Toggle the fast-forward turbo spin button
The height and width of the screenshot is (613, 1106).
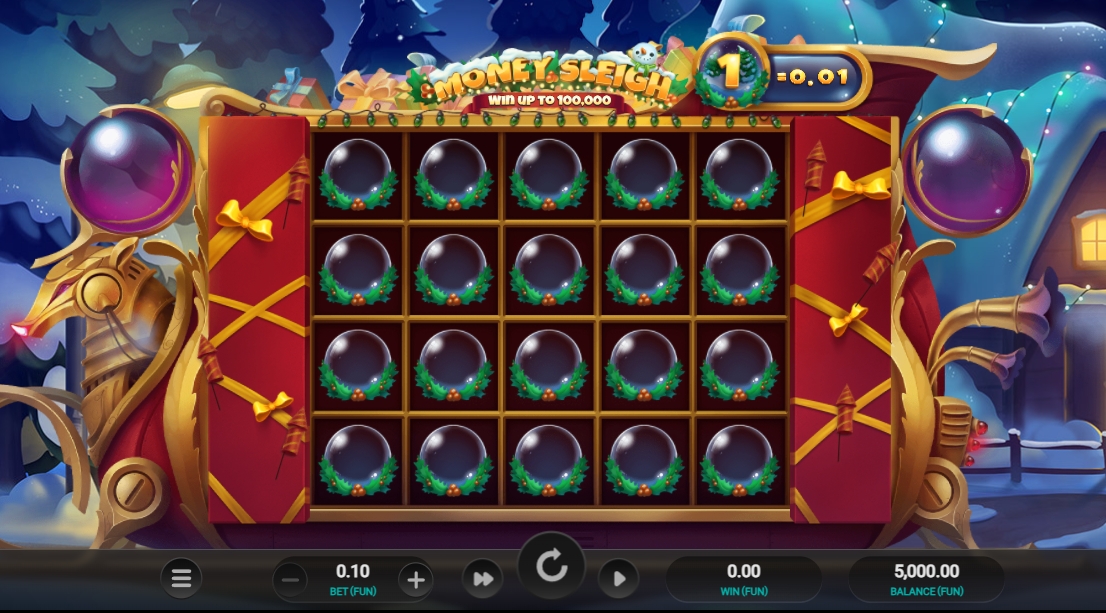point(482,579)
